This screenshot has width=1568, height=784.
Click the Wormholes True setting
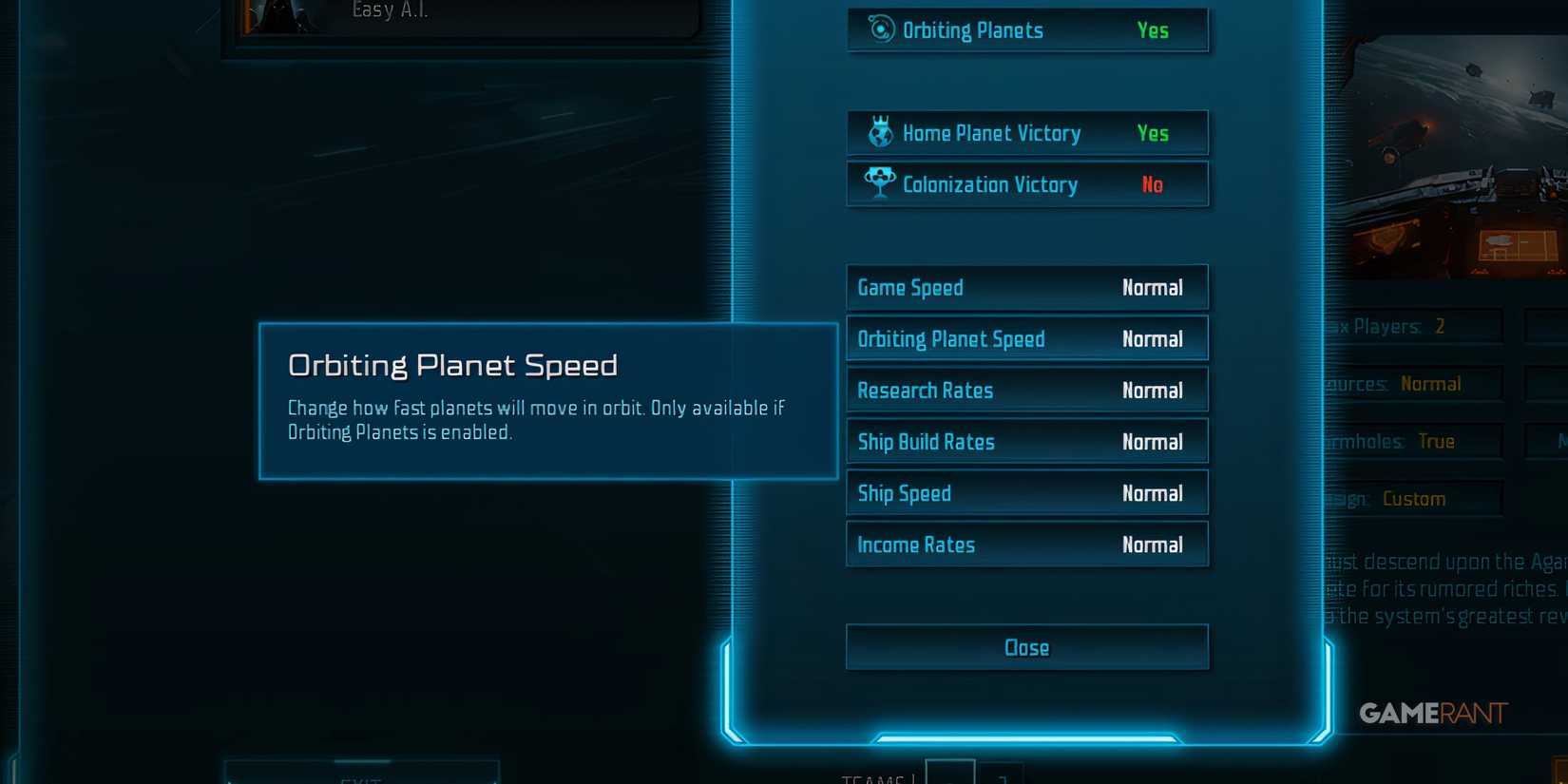[x=1435, y=440]
